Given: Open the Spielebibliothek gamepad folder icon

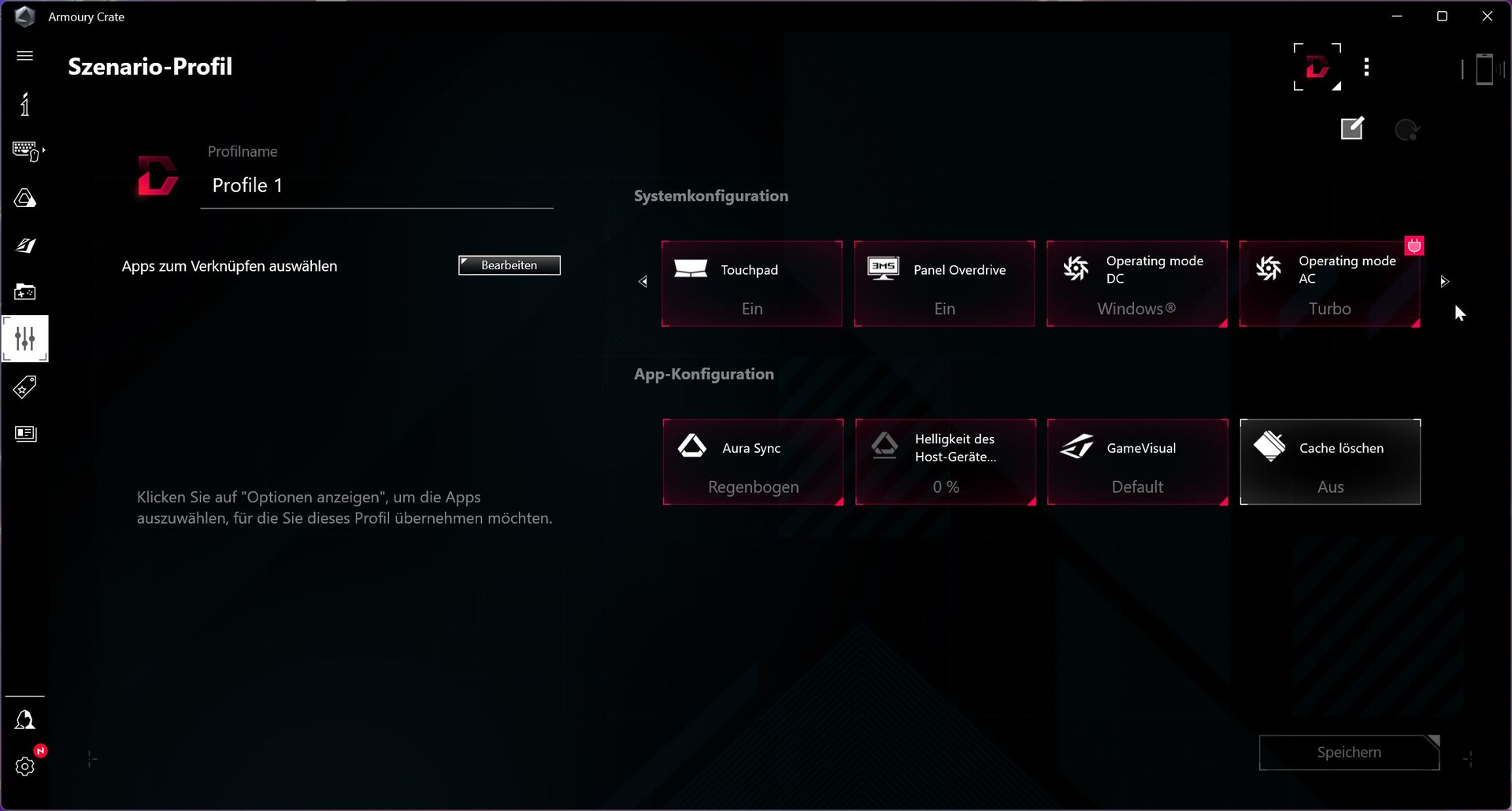Looking at the screenshot, I should (25, 292).
